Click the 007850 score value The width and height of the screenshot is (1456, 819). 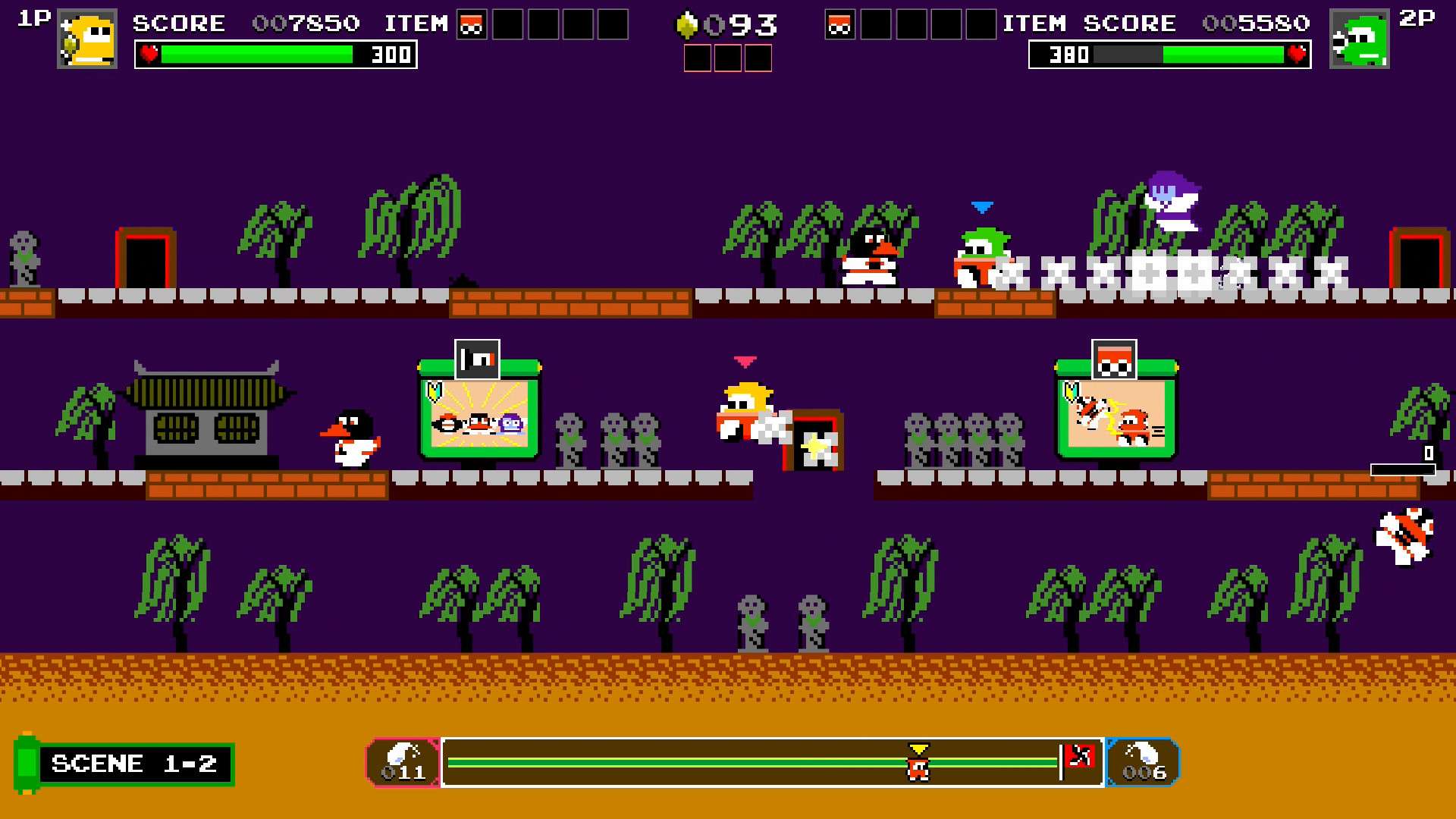point(307,23)
